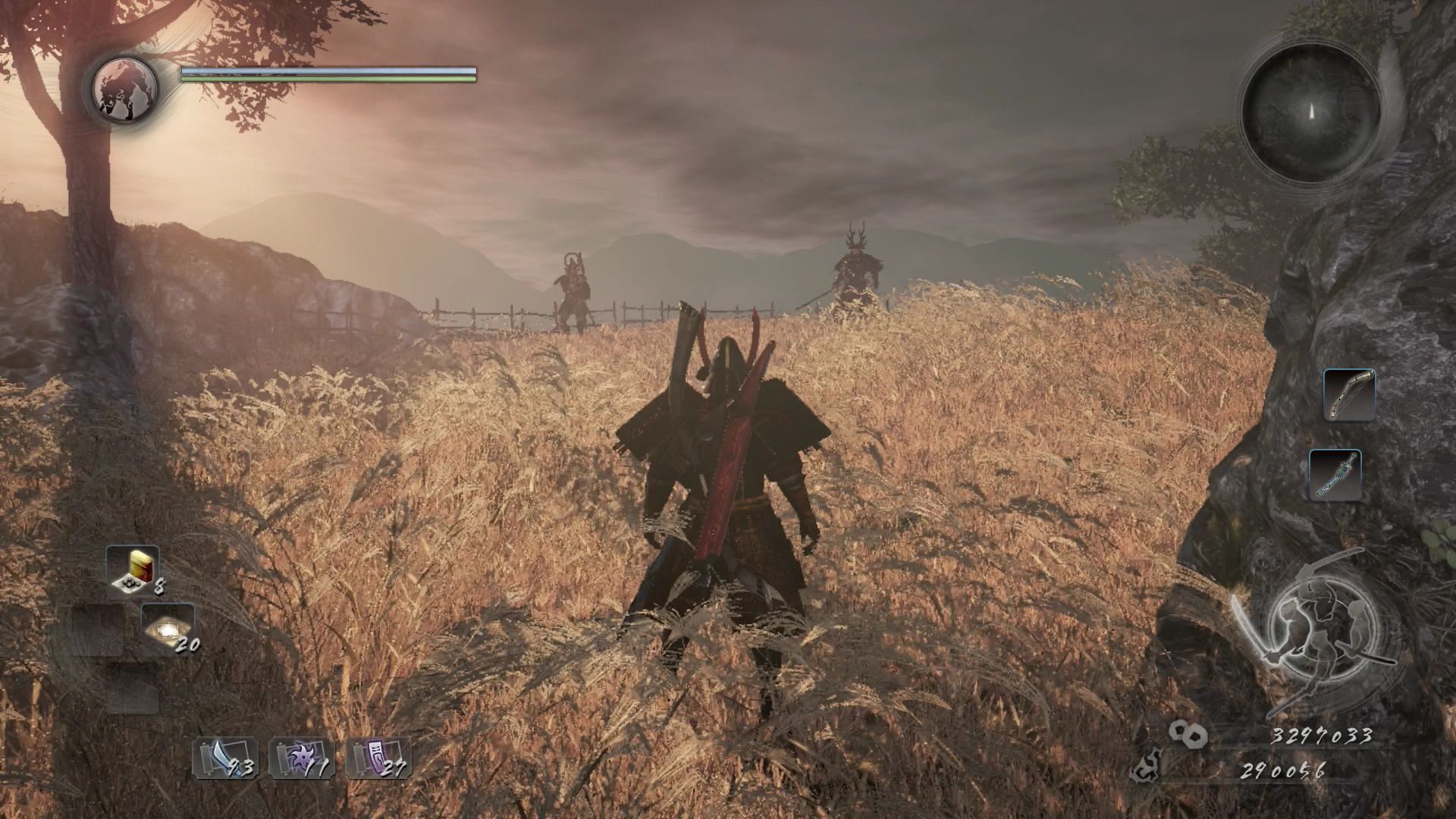Select the sword melee weapon slot
Viewport: 1456px width, 819px height.
tap(1335, 475)
